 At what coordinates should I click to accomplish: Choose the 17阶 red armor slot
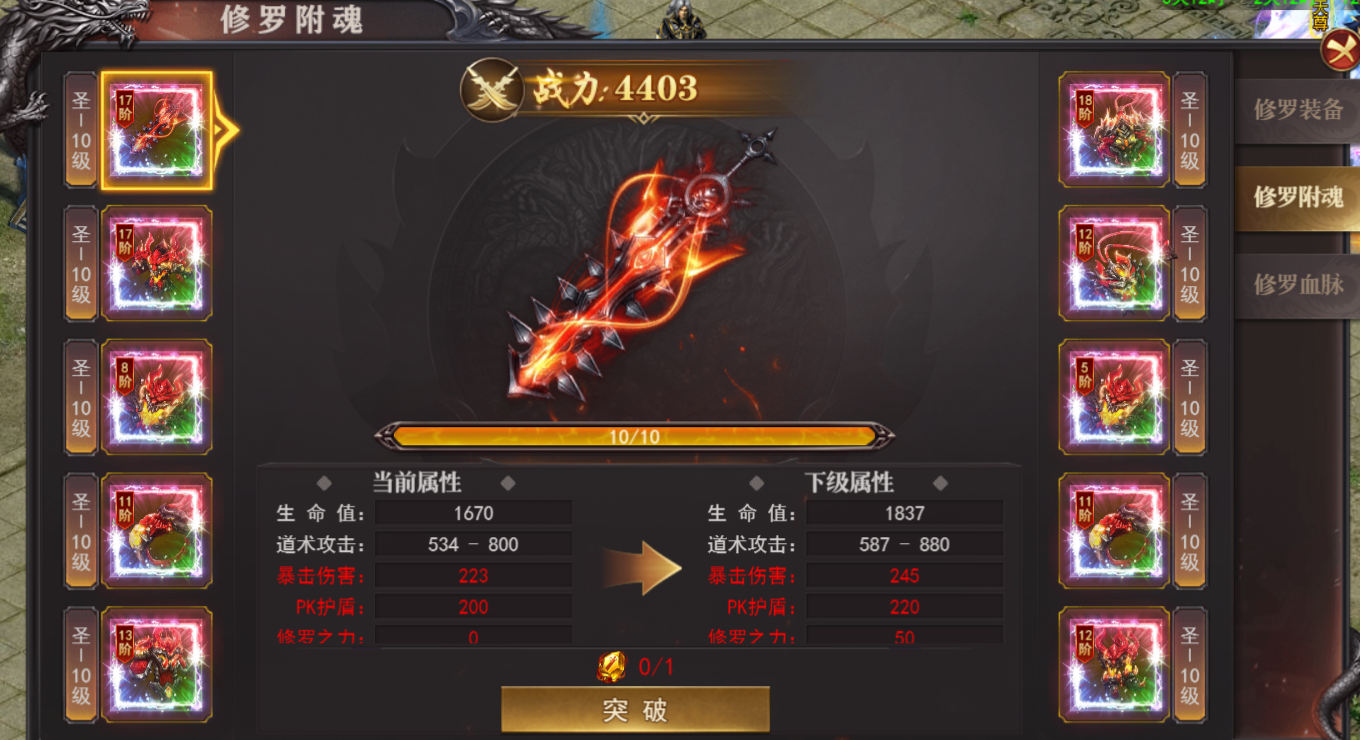156,263
